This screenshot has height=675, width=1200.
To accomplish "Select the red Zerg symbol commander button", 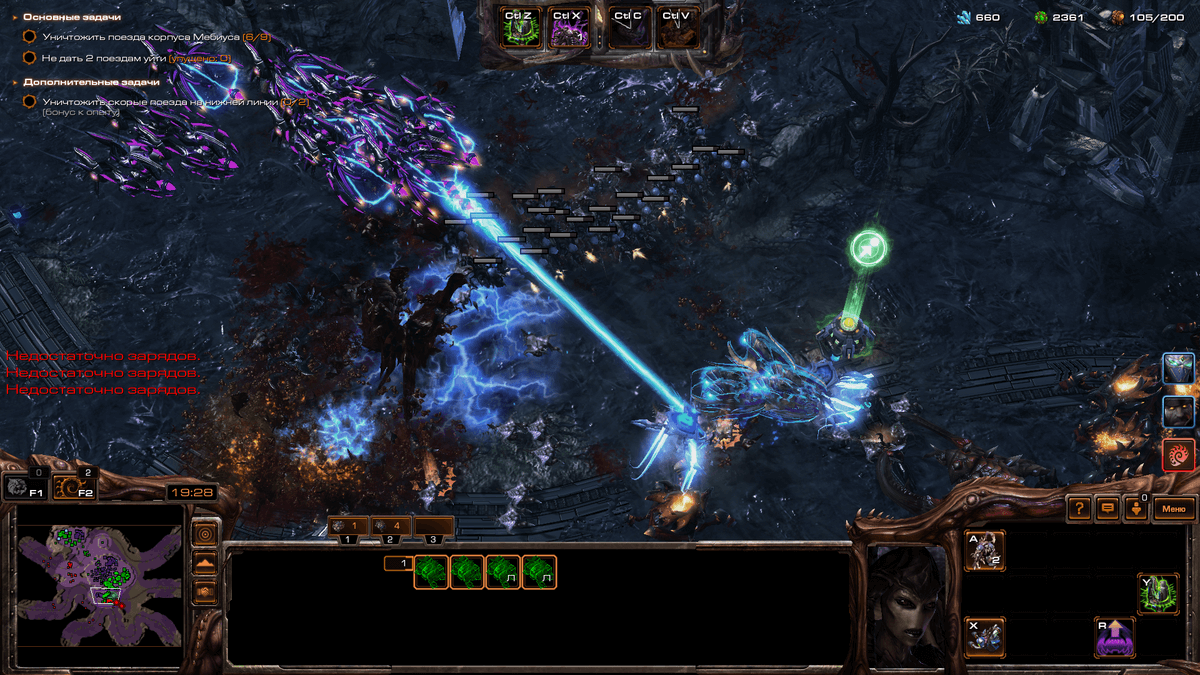I will (x=1179, y=455).
